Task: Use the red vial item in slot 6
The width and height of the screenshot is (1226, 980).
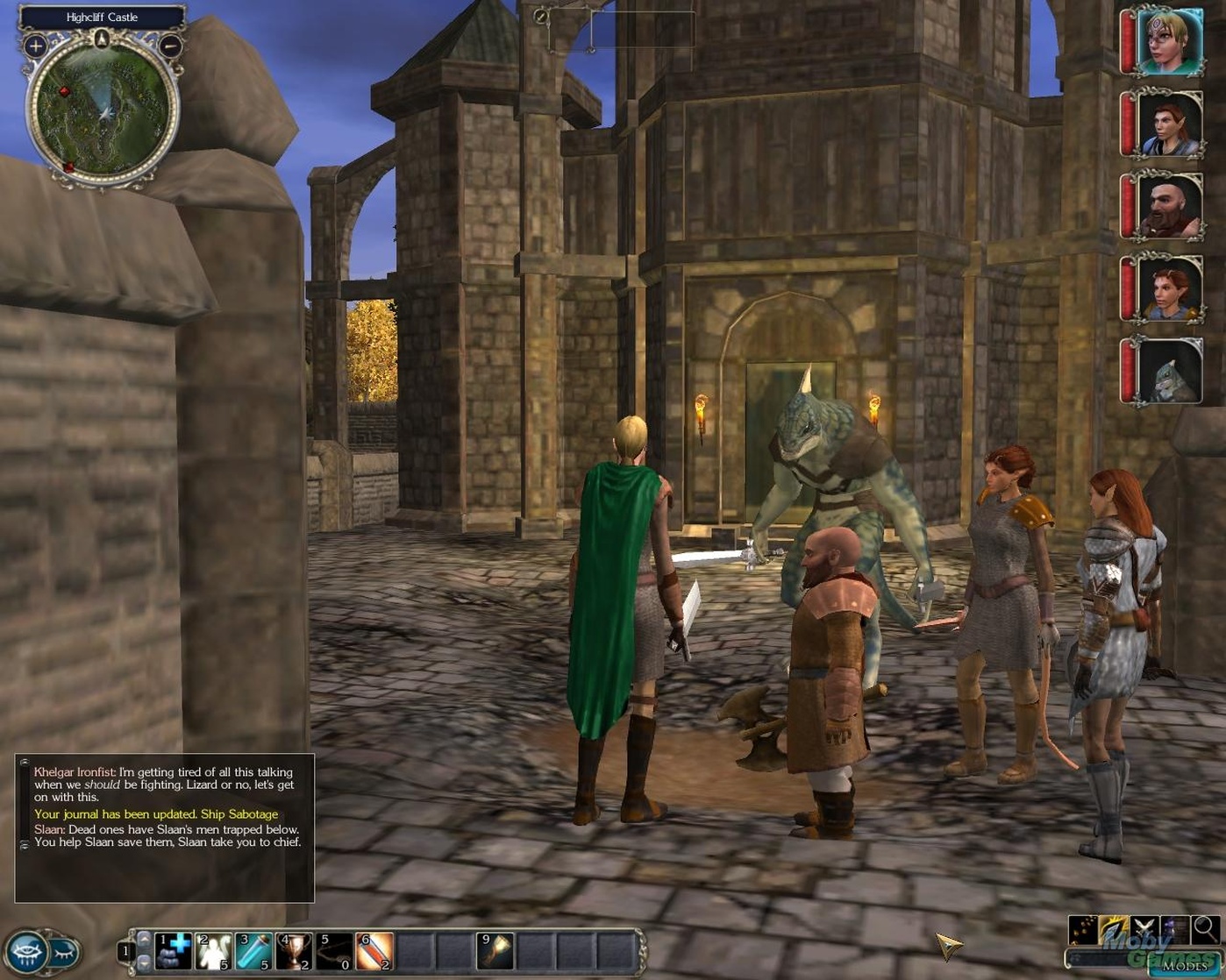Action: coord(374,951)
